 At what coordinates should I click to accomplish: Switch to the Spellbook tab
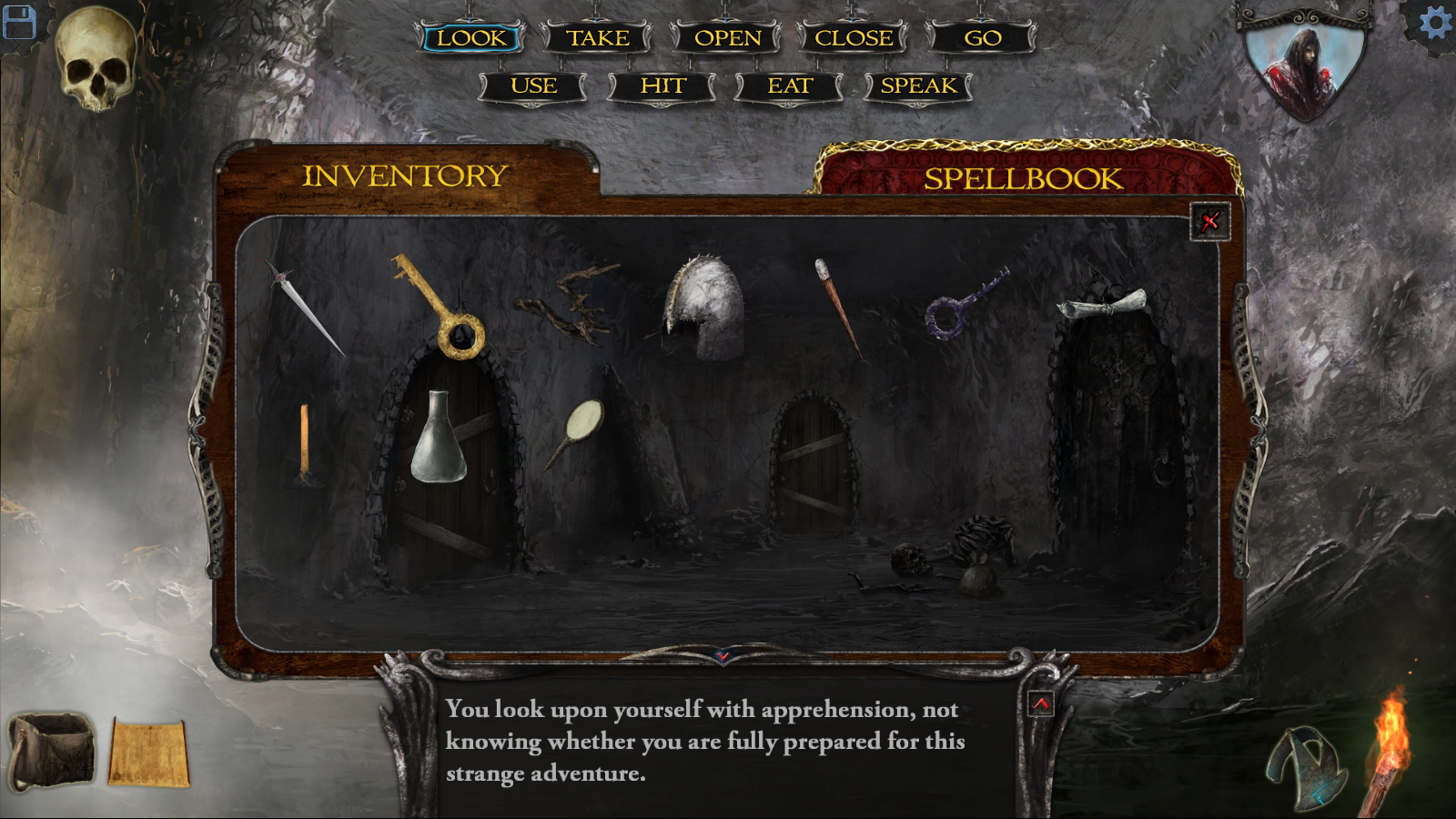tap(1023, 177)
